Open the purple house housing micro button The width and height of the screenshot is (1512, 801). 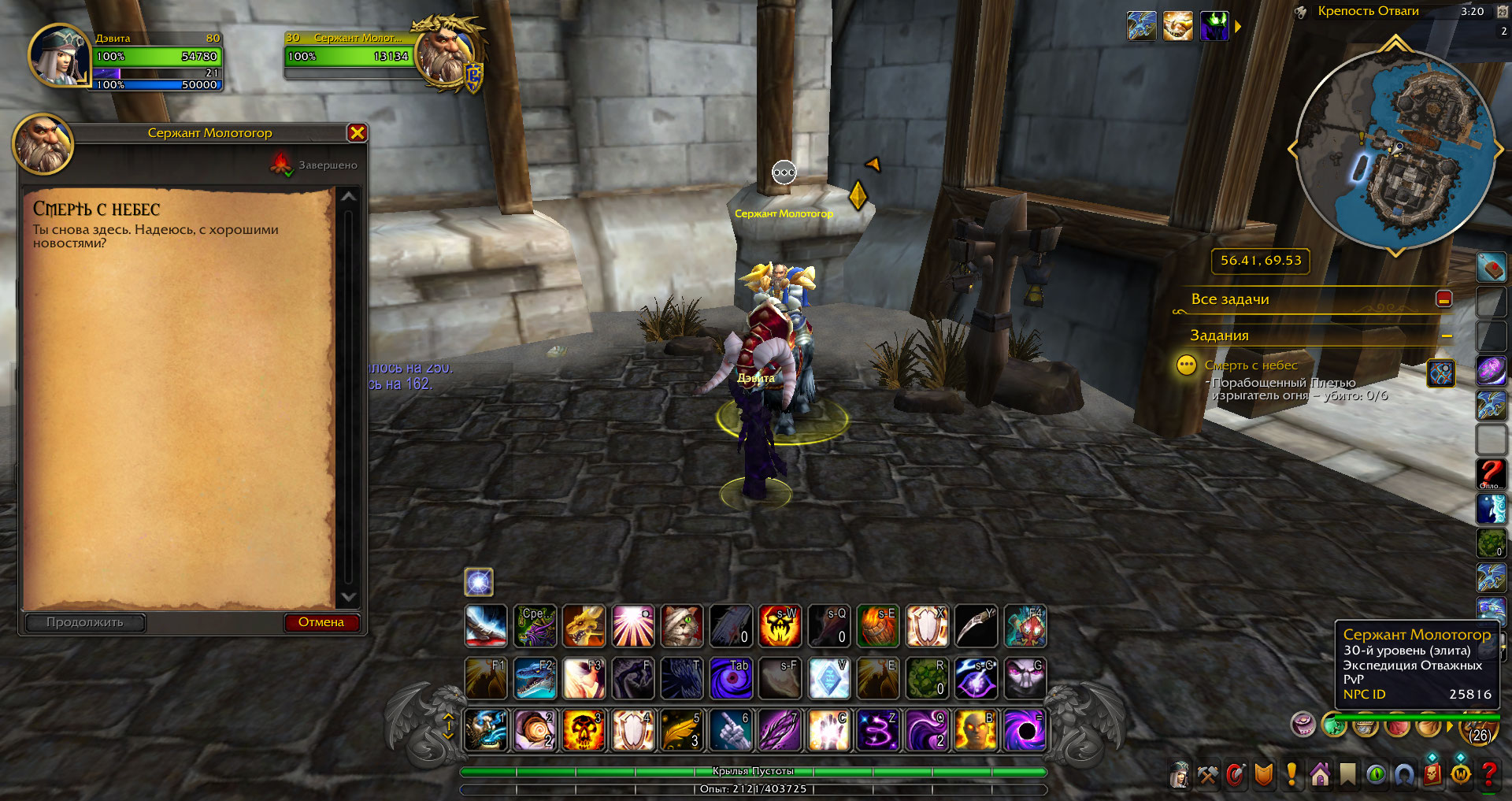1320,776
